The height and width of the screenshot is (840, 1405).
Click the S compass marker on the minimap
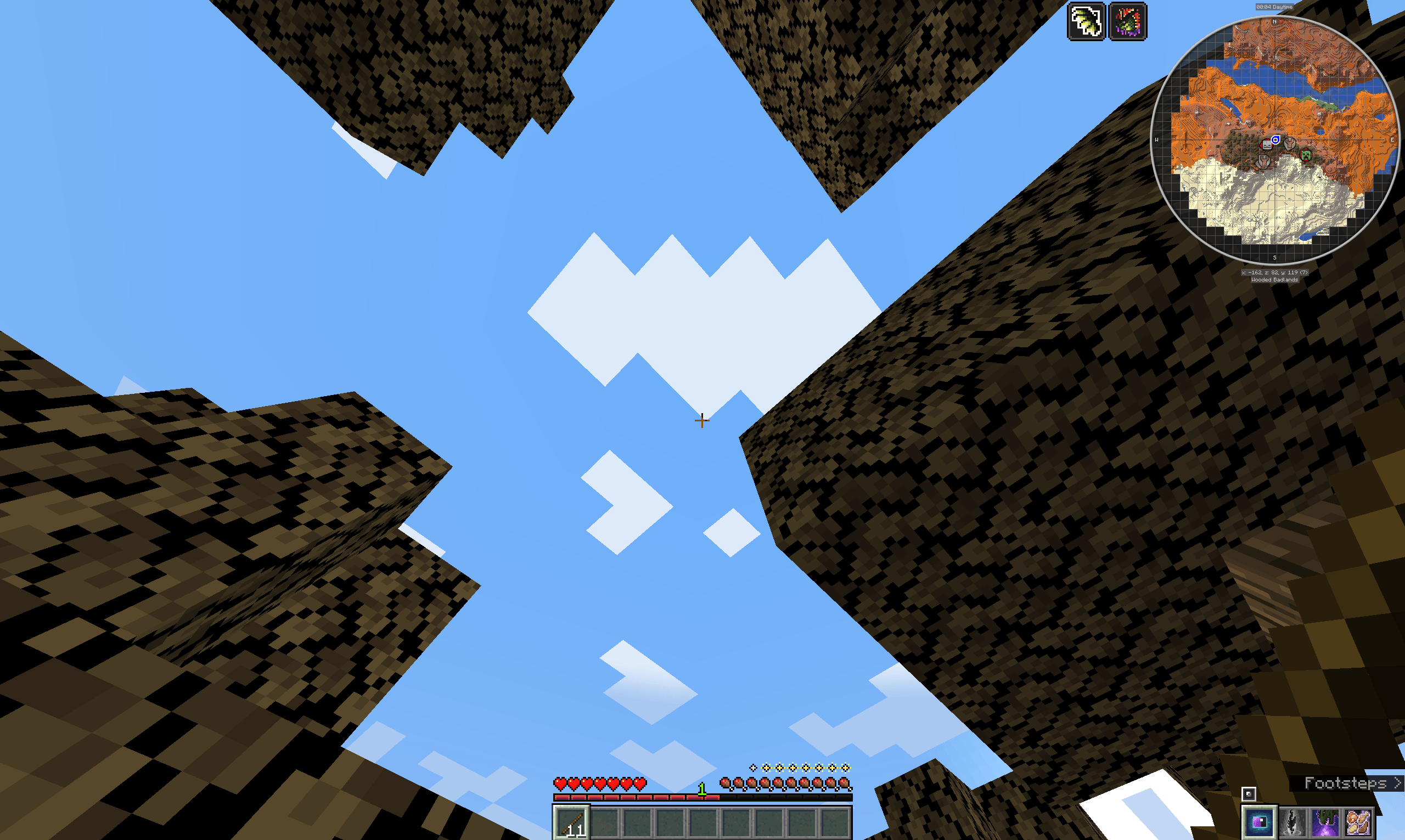(1275, 257)
